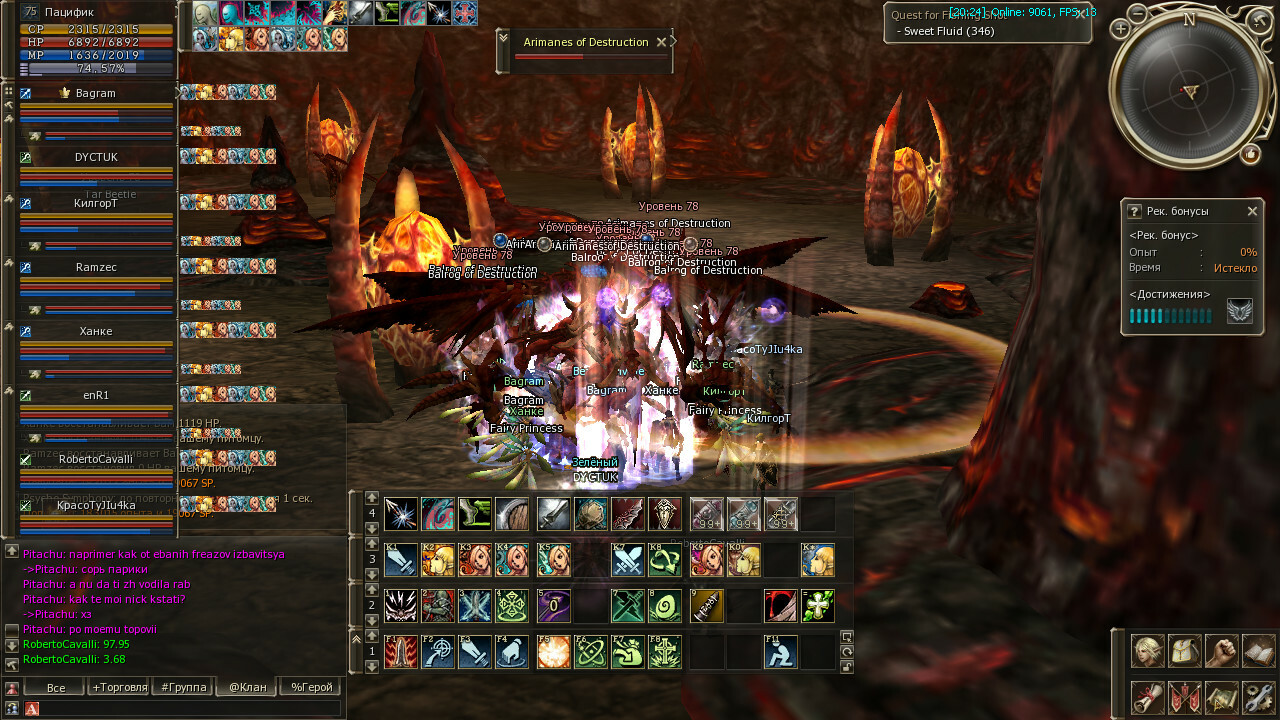This screenshot has height=720, width=1280.
Task: Close the Arimanes of Destruction target window
Action: click(x=660, y=42)
